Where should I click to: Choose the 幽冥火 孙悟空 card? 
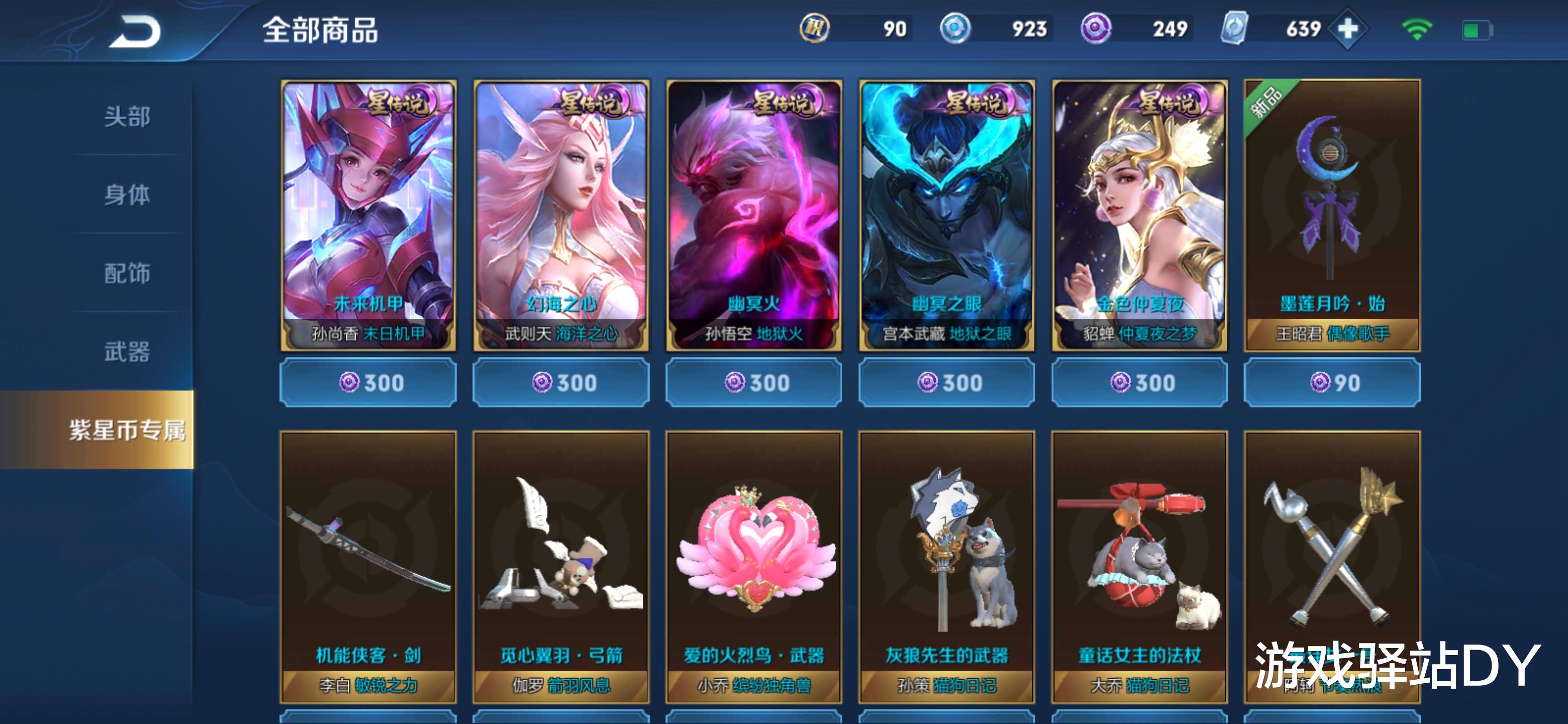[x=754, y=215]
